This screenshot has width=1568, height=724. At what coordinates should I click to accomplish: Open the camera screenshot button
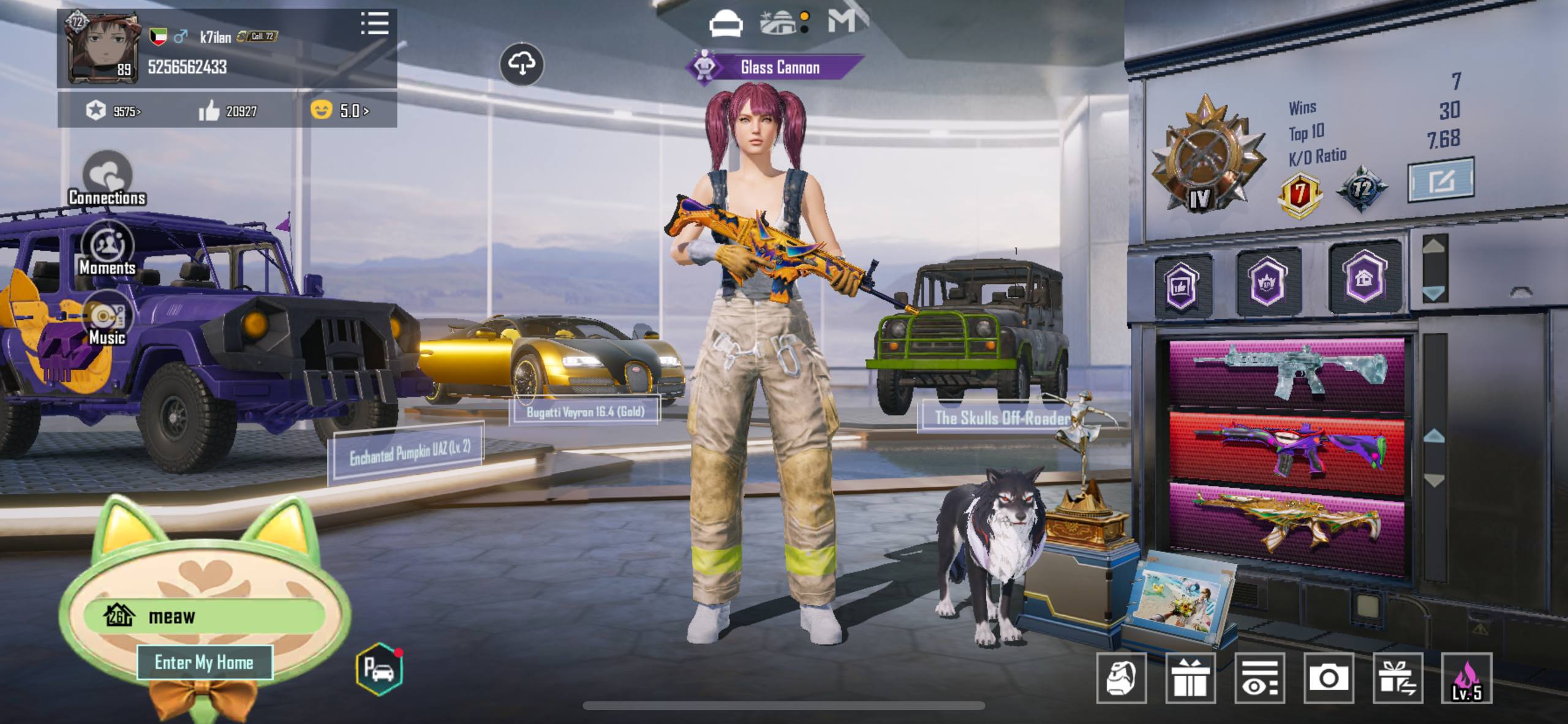tap(1328, 678)
